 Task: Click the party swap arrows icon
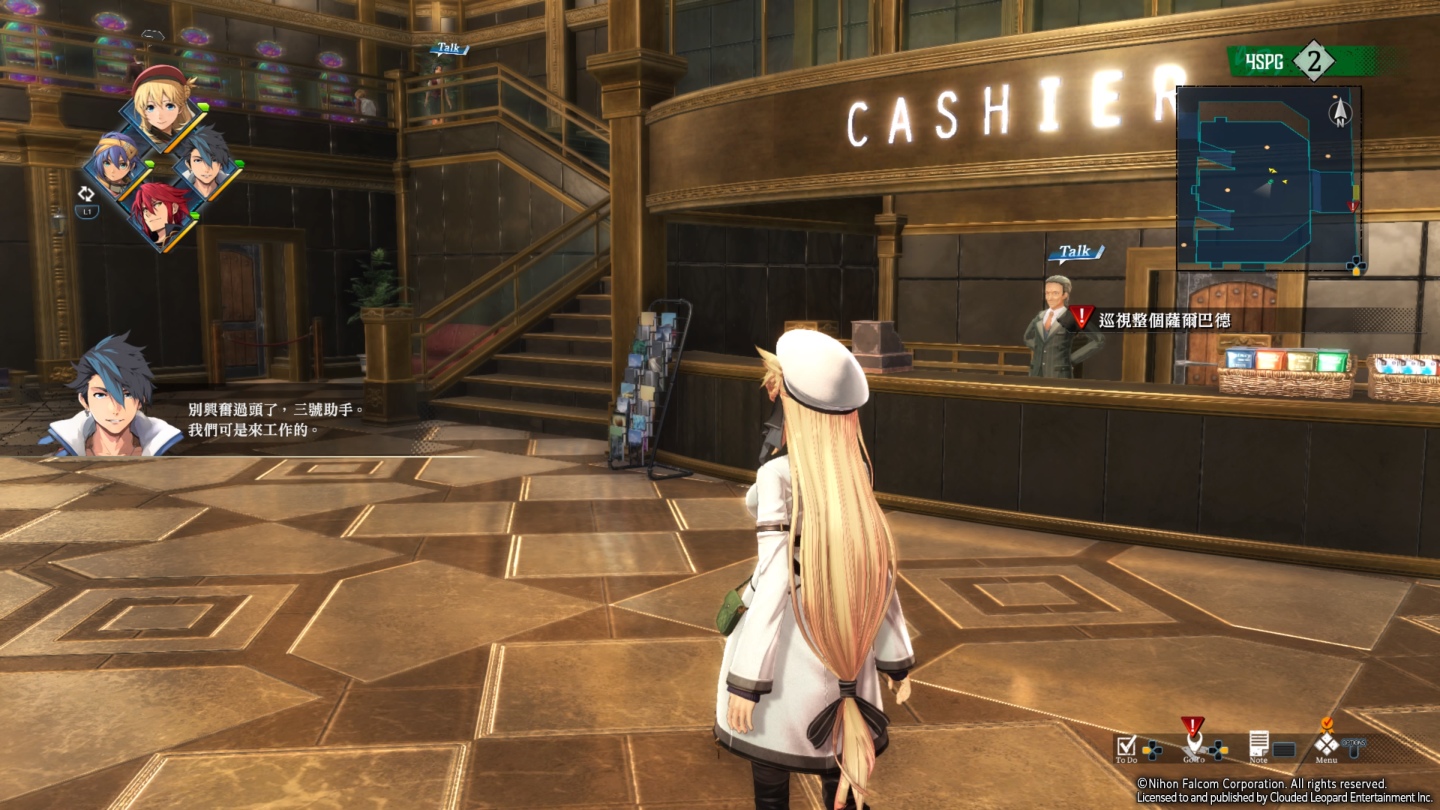[x=87, y=194]
